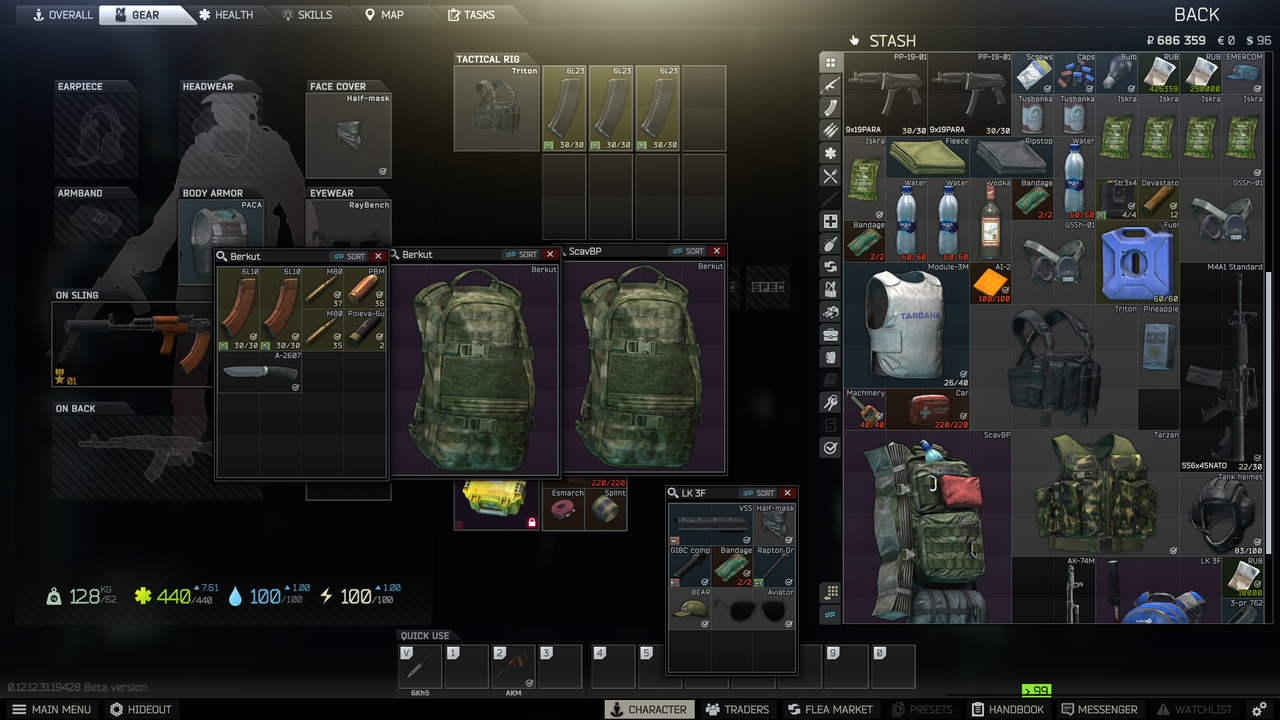This screenshot has width=1280, height=720.
Task: Switch to the Overall tab
Action: [62, 15]
